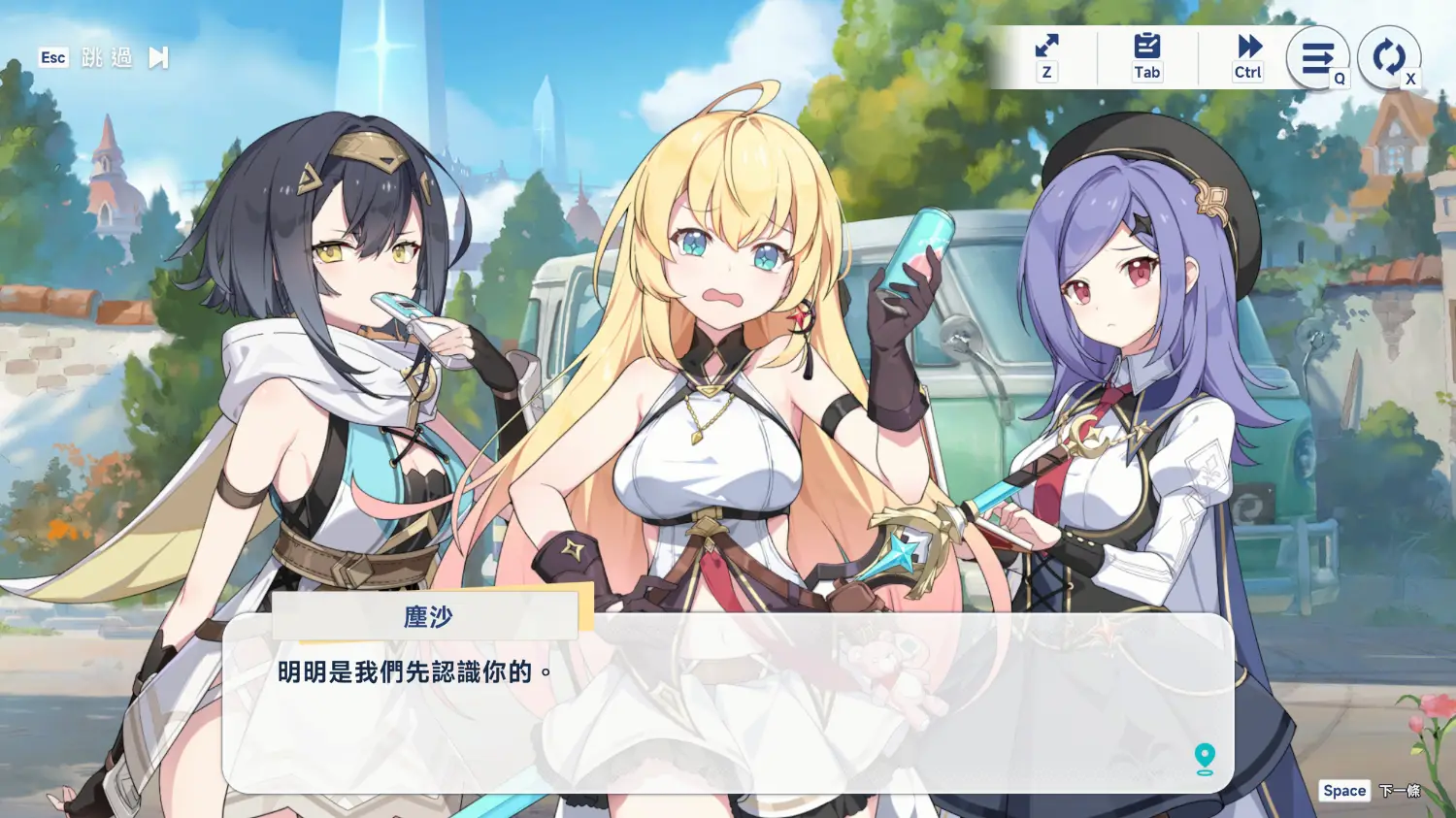1456x818 pixels.
Task: Open the dialogue log list button
Action: point(1317,58)
